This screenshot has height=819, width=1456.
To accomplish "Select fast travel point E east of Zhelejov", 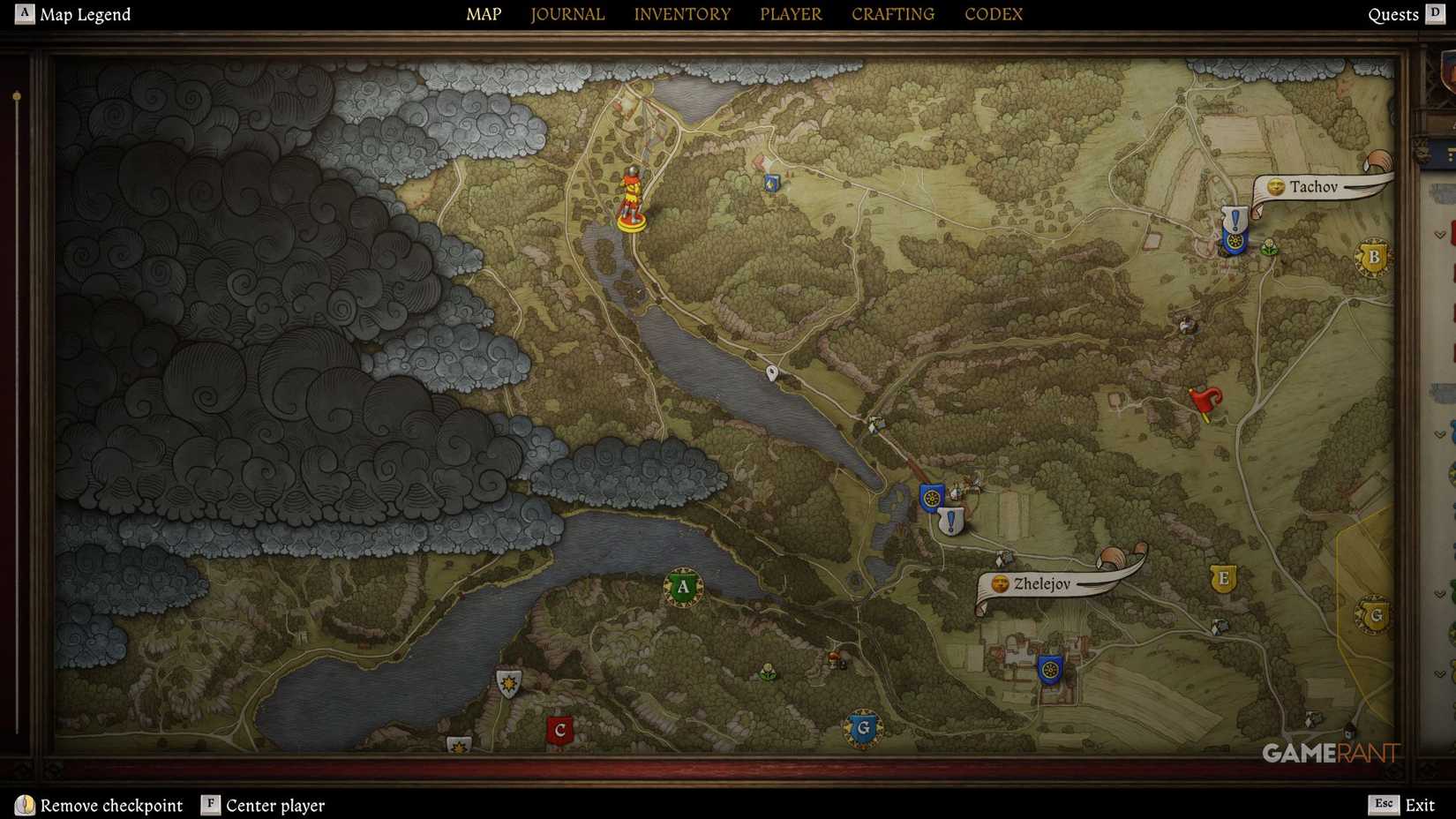I will point(1223,579).
